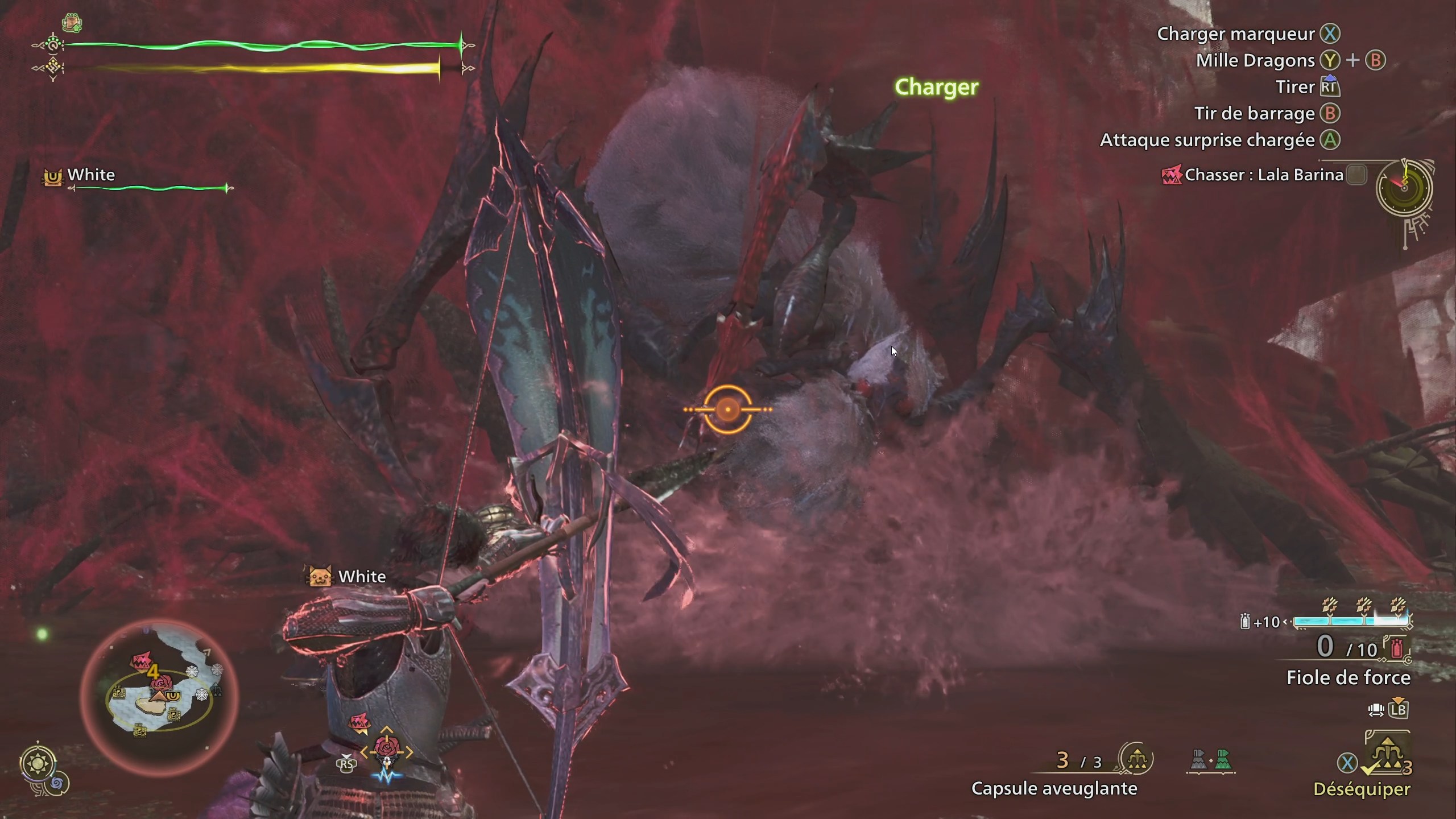Click the Tir de barrage B action

point(1269,114)
